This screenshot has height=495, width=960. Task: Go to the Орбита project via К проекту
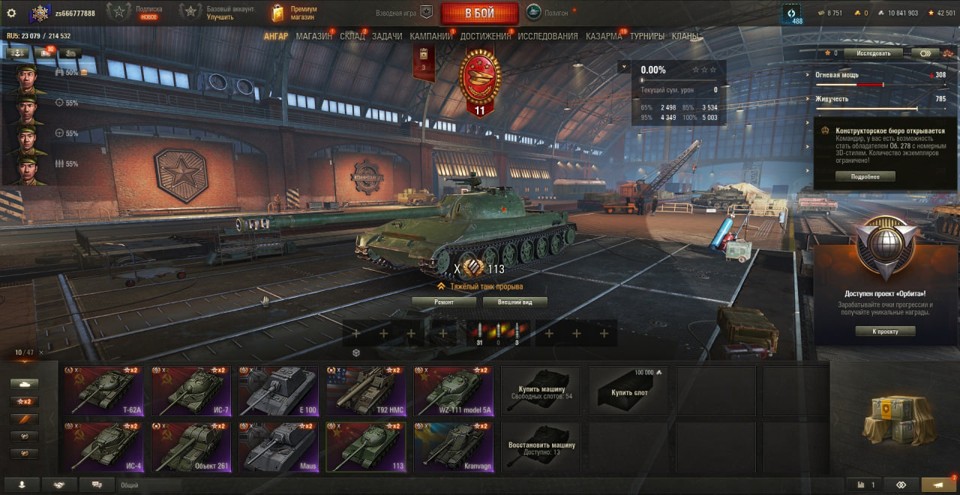(x=885, y=331)
